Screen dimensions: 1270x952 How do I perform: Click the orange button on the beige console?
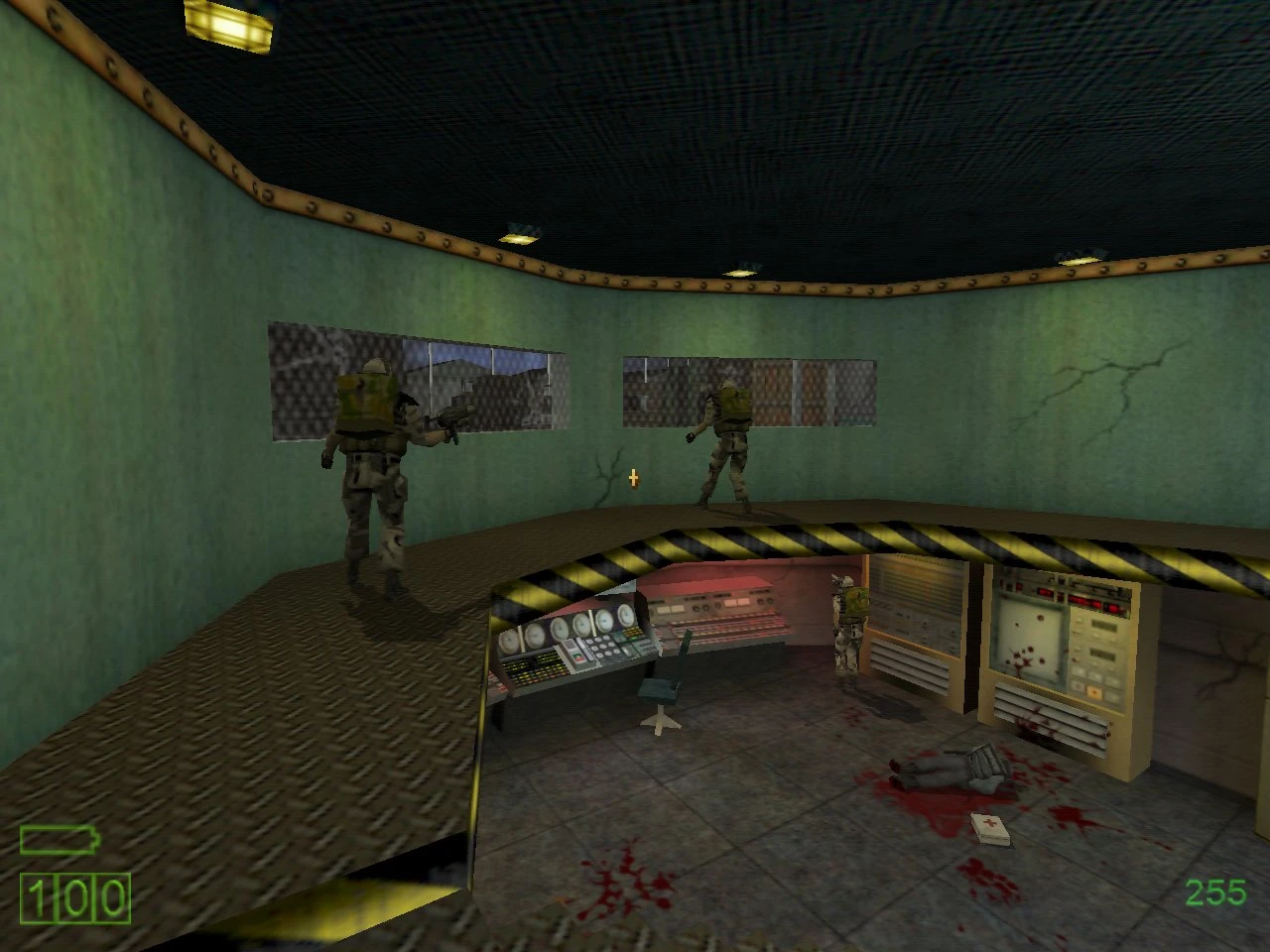point(1095,691)
